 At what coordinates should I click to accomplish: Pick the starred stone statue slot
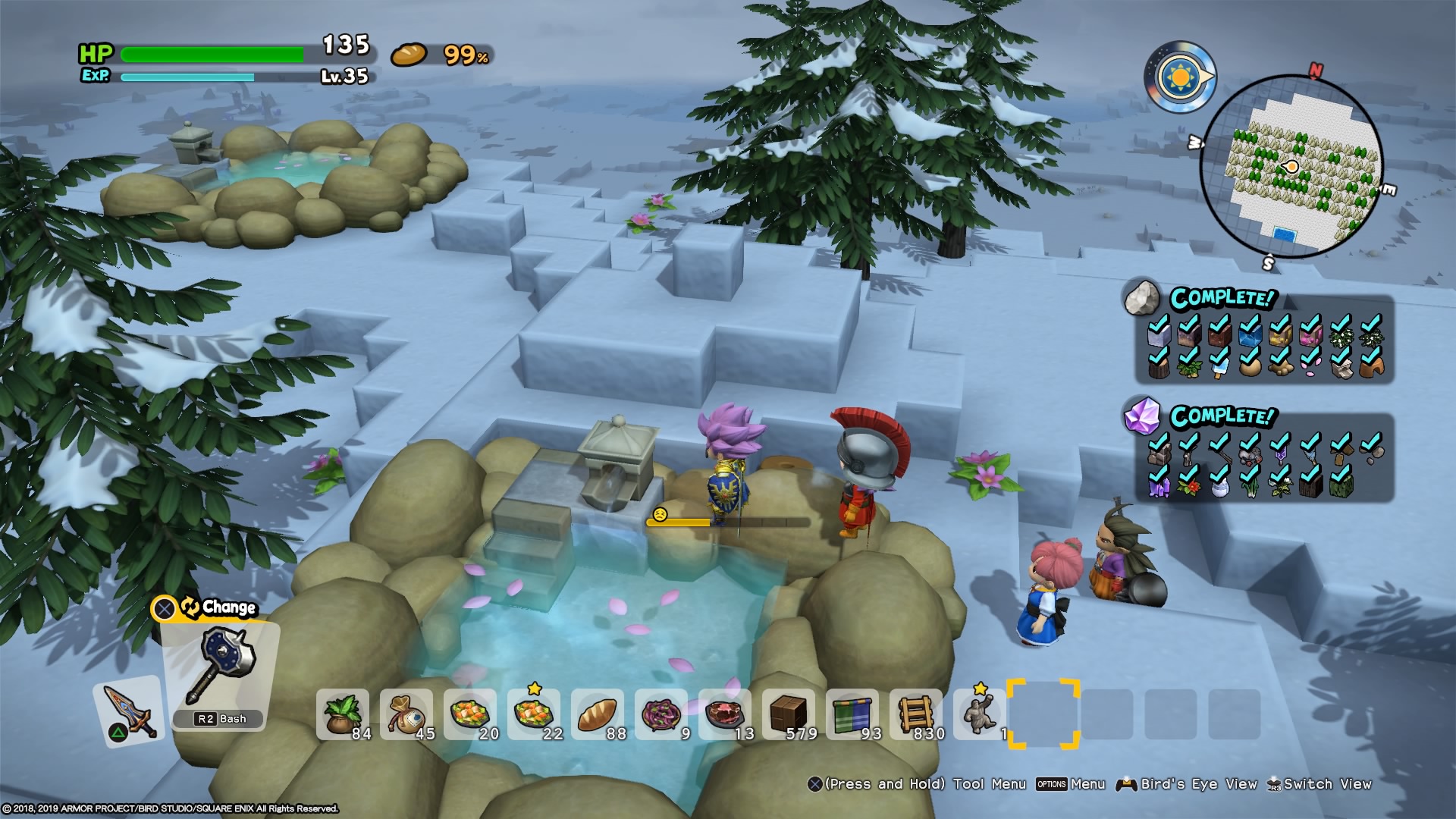click(x=979, y=715)
